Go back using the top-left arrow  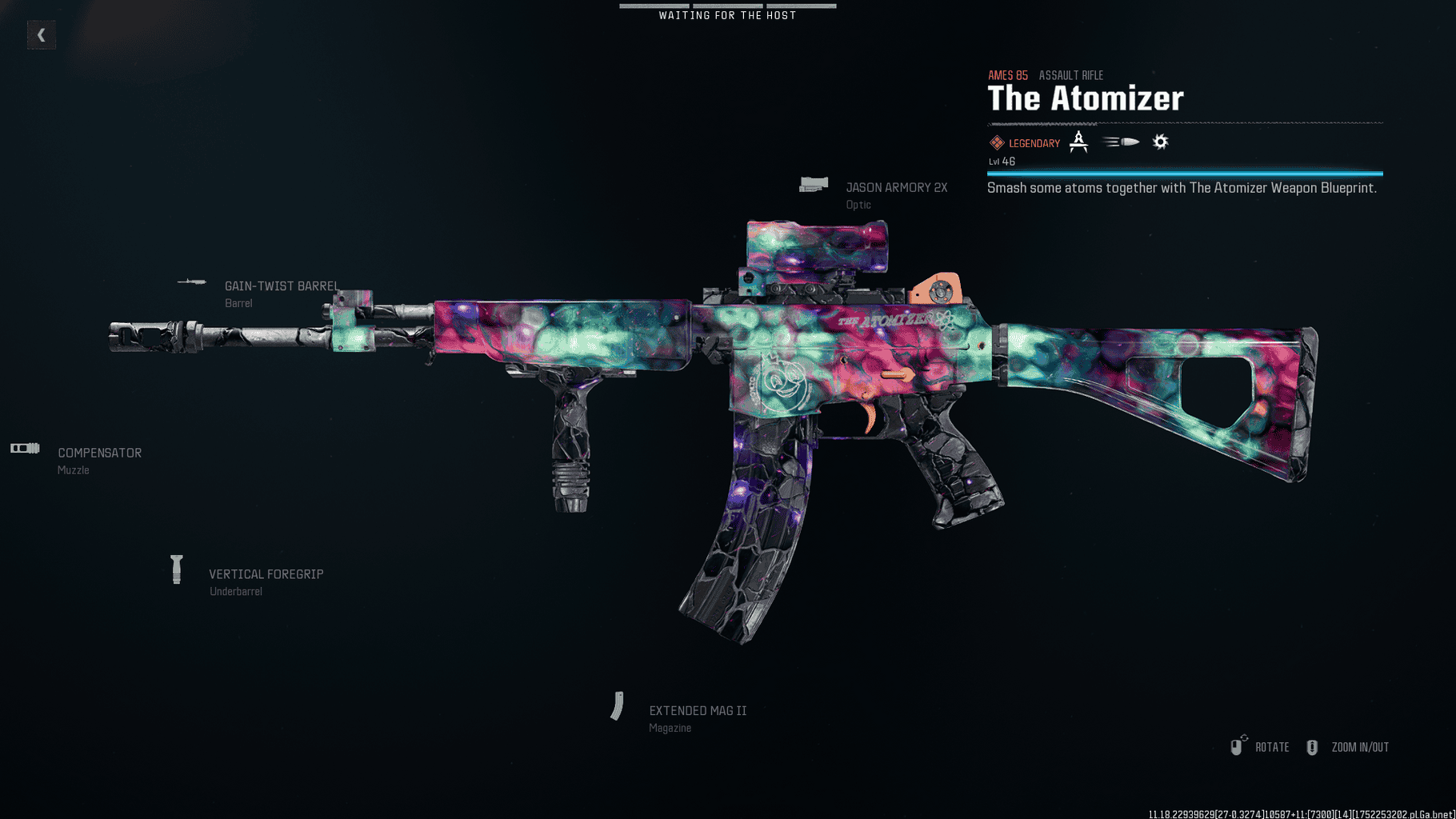pos(41,35)
